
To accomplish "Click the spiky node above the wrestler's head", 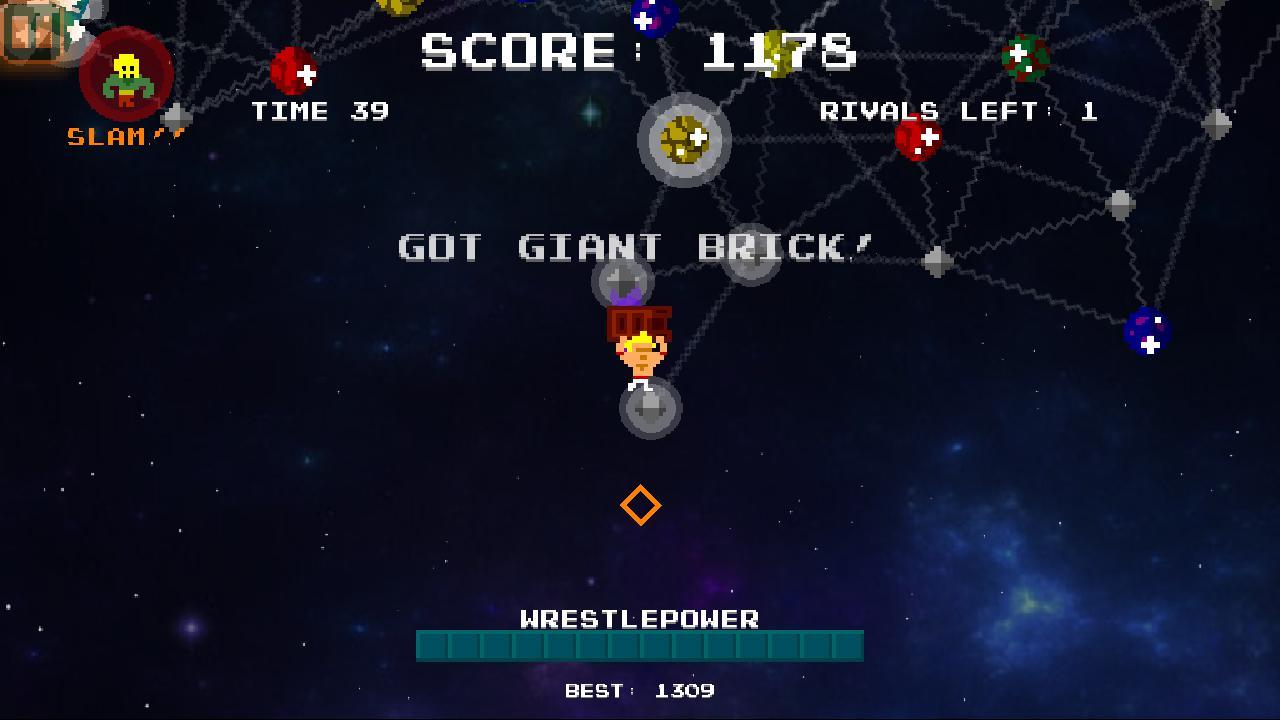I will click(x=623, y=282).
